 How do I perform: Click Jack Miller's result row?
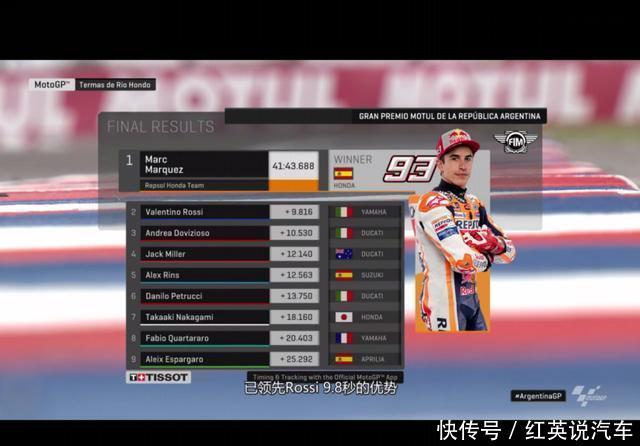coord(263,254)
